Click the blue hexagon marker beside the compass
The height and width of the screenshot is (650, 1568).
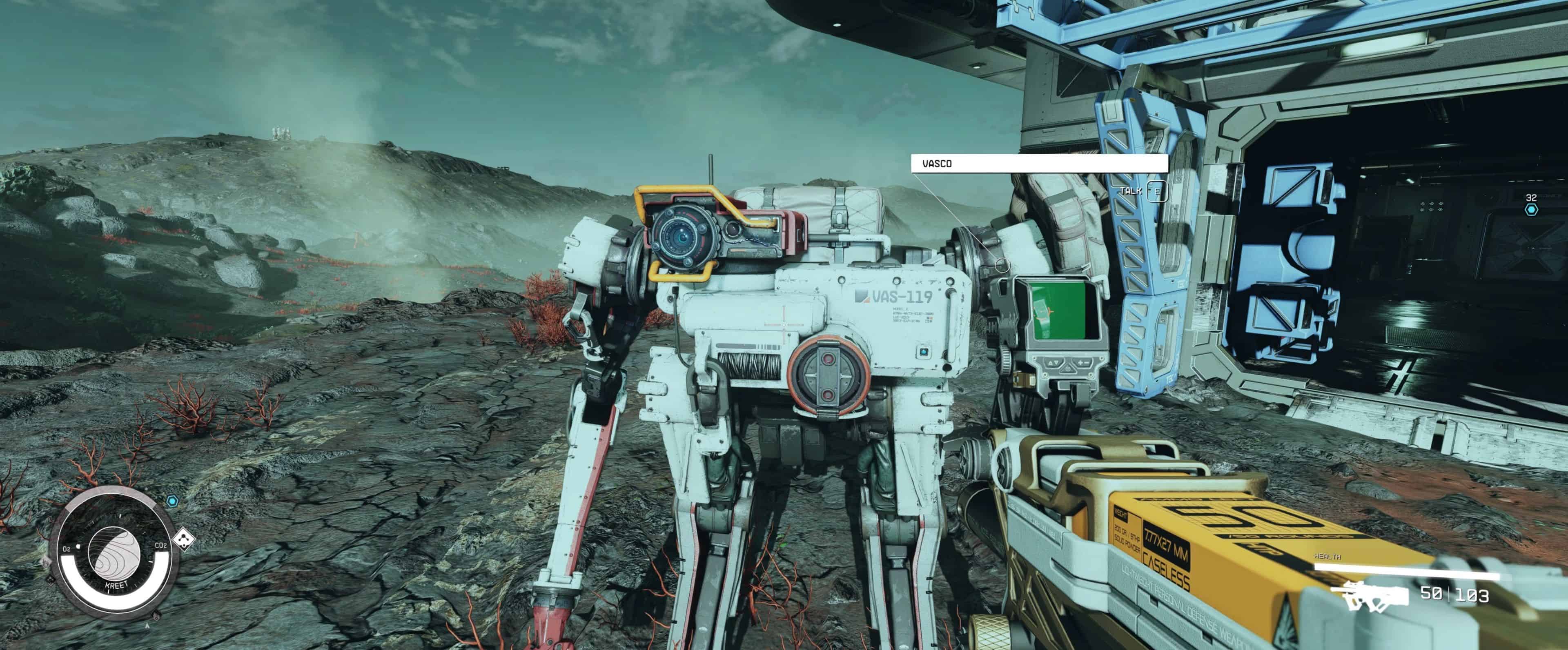click(172, 501)
